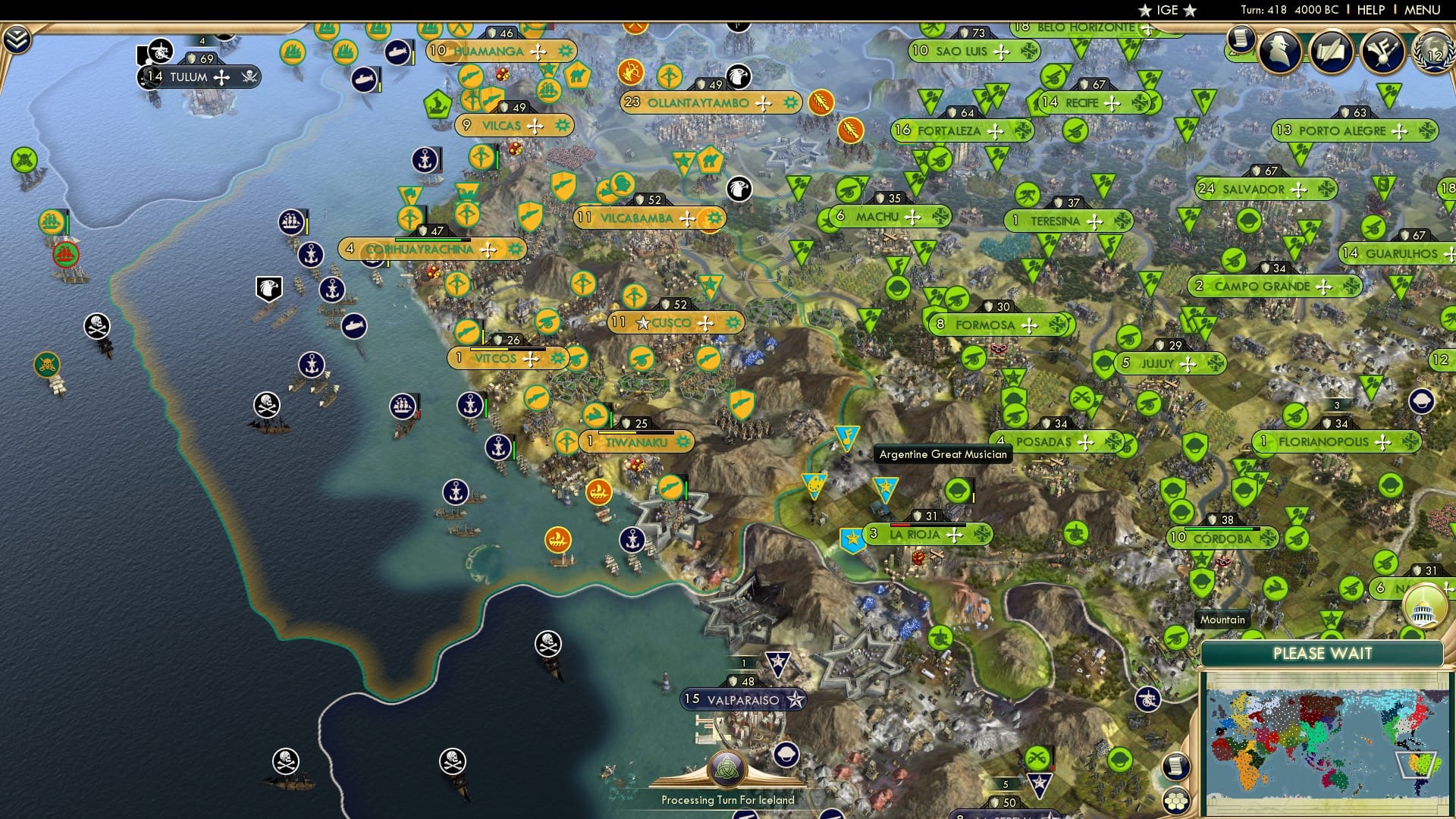1456x819 pixels.
Task: Click the Argentine Great Musician unit icon
Action: 847,436
